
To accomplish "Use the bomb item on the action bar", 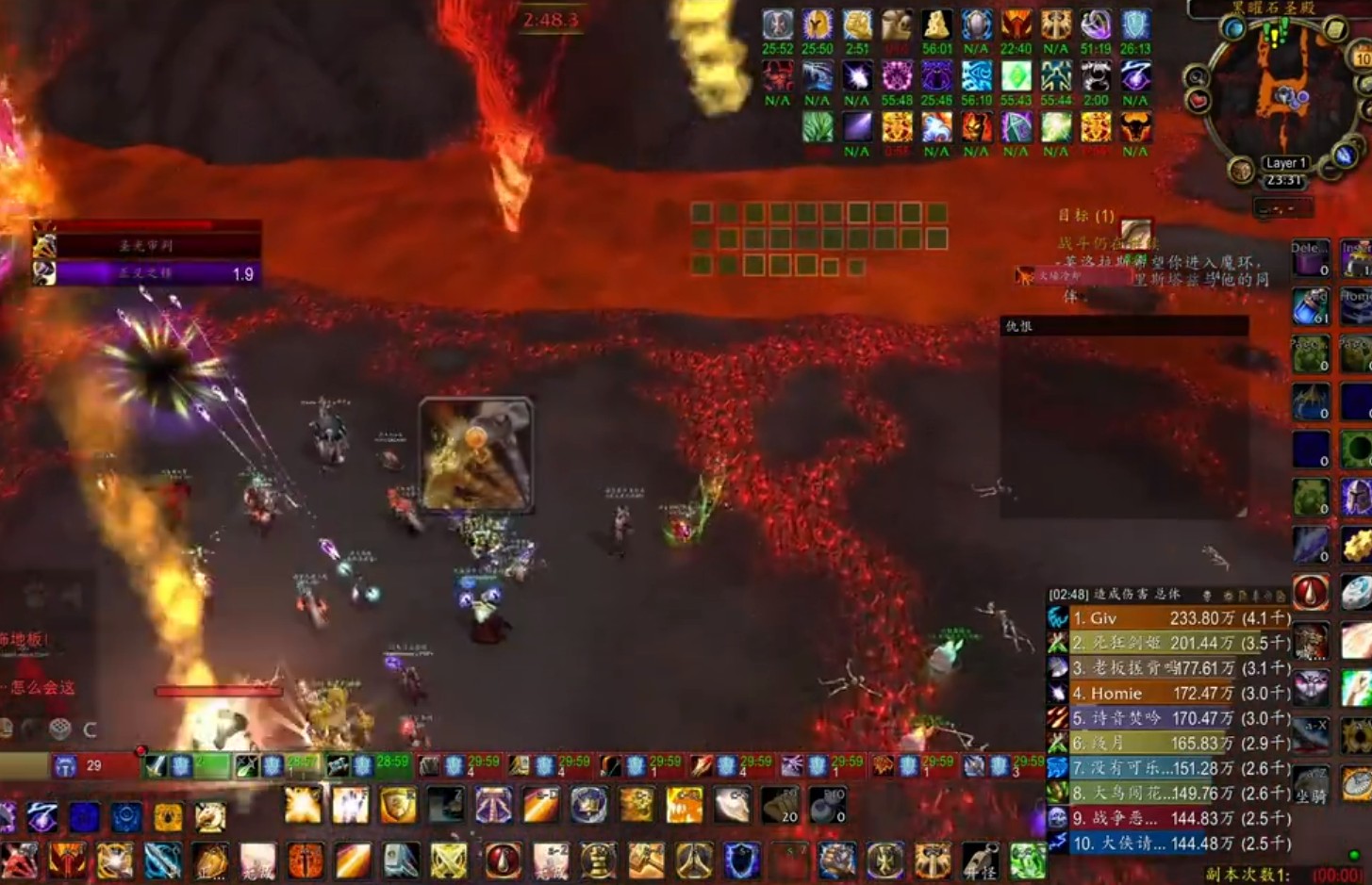I will click(x=826, y=805).
